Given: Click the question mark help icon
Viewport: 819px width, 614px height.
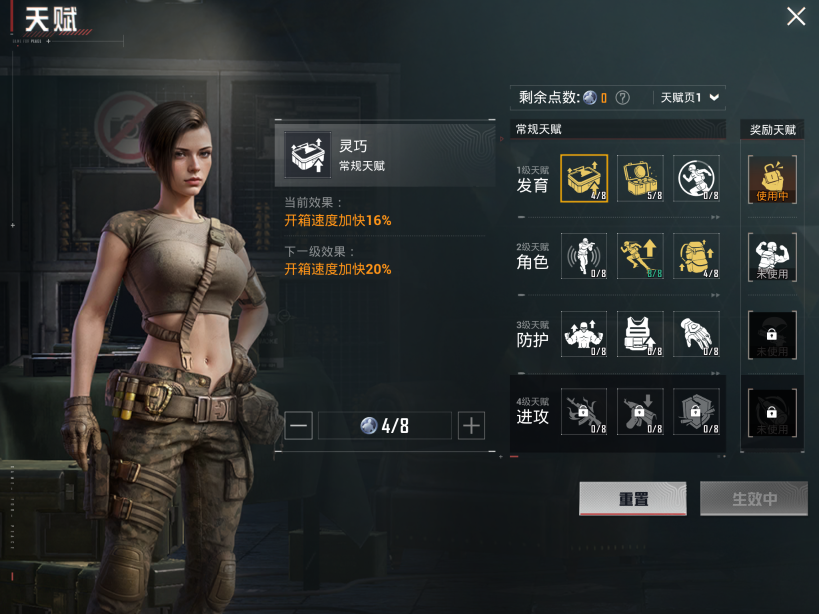Looking at the screenshot, I should (622, 98).
